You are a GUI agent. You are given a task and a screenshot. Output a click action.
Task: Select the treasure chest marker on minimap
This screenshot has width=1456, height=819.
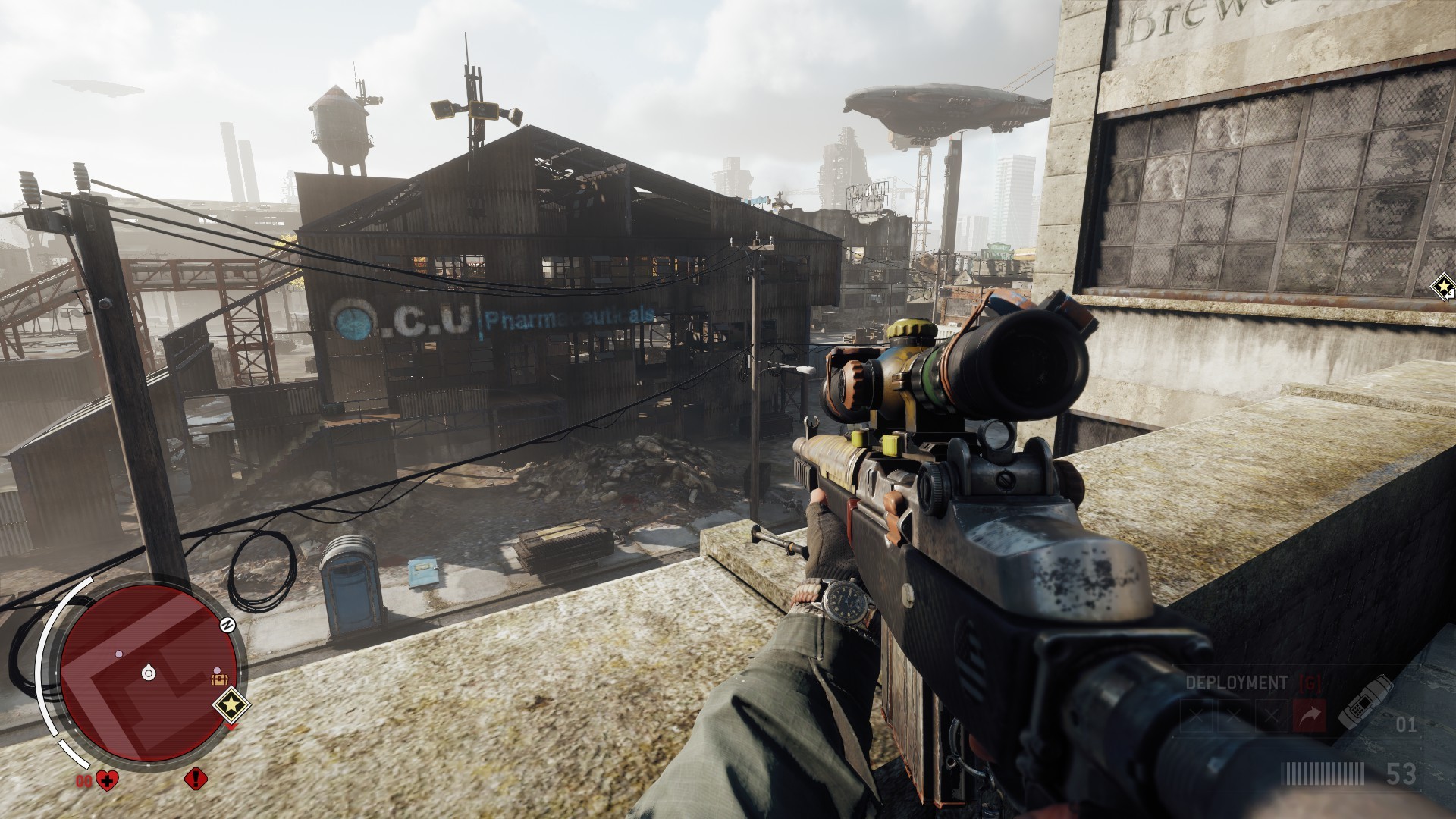pos(219,679)
